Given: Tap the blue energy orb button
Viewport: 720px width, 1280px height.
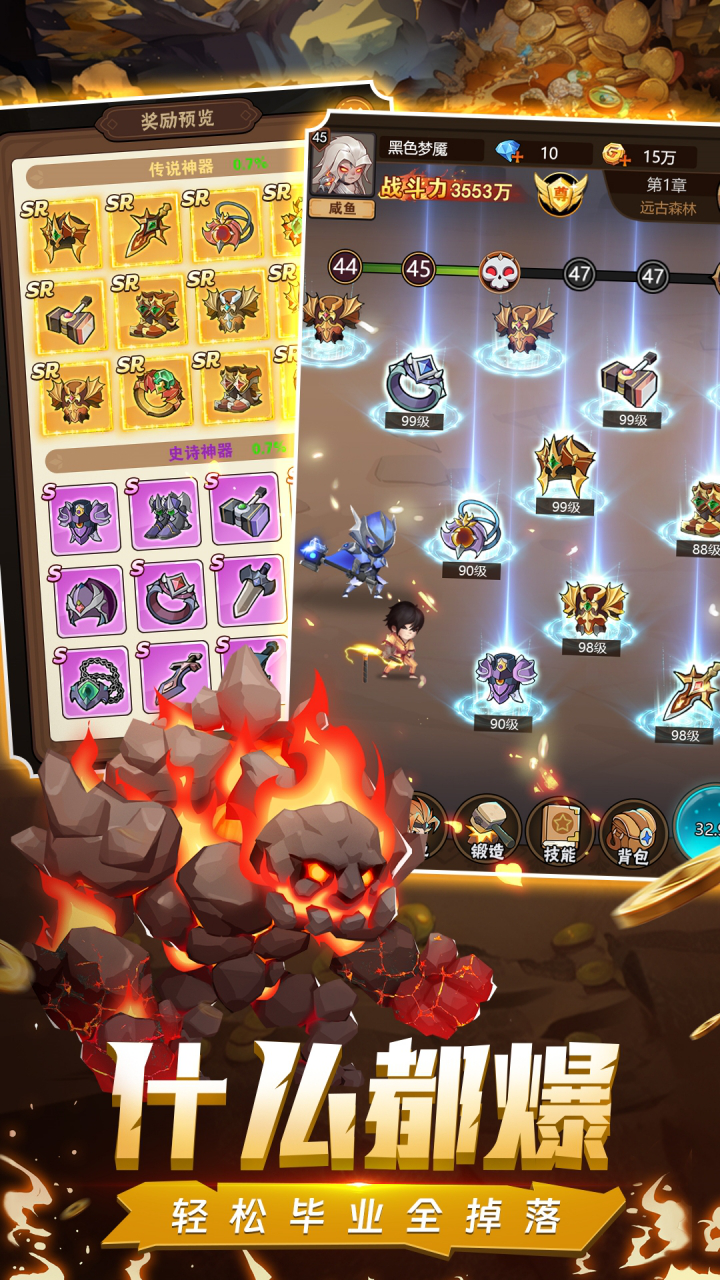Looking at the screenshot, I should point(700,825).
